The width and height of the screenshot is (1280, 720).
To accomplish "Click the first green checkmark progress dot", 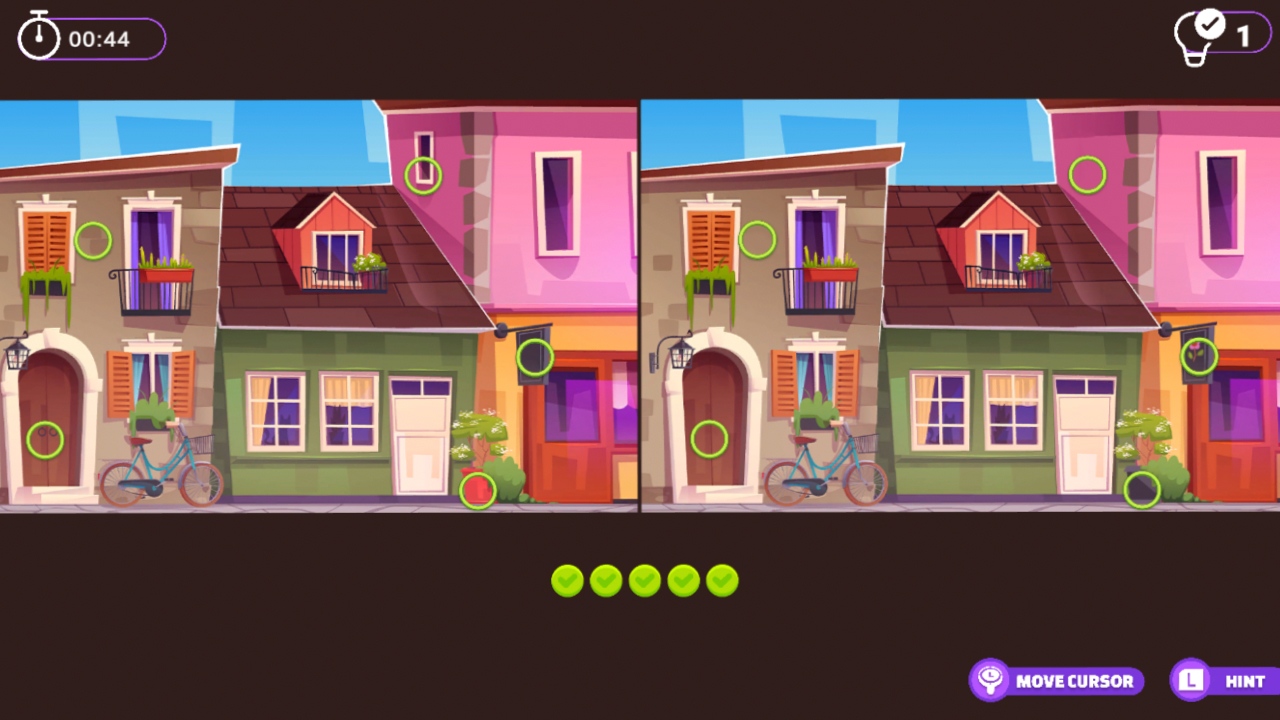I will [566, 580].
